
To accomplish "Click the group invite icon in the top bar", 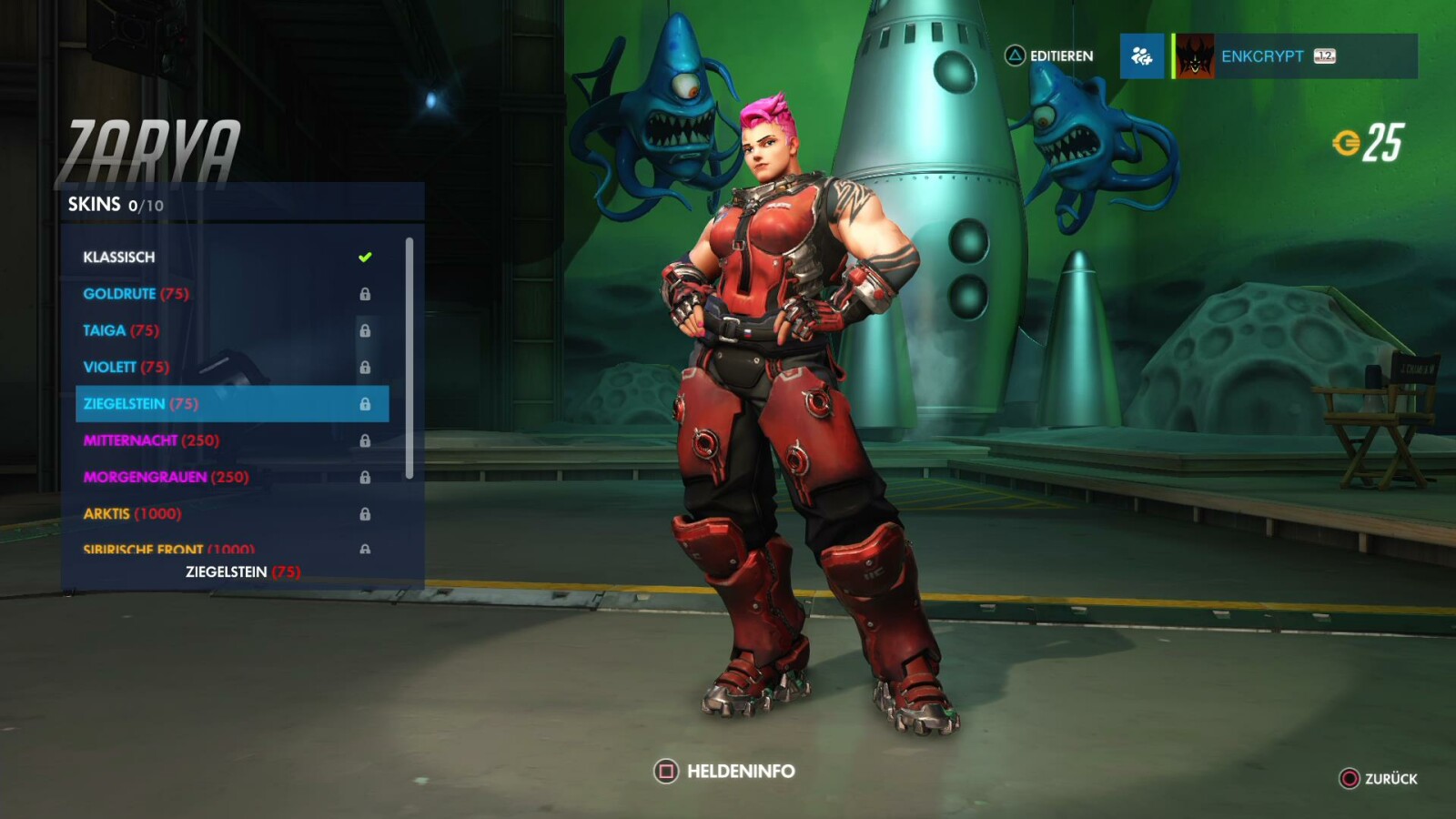I will (1143, 56).
